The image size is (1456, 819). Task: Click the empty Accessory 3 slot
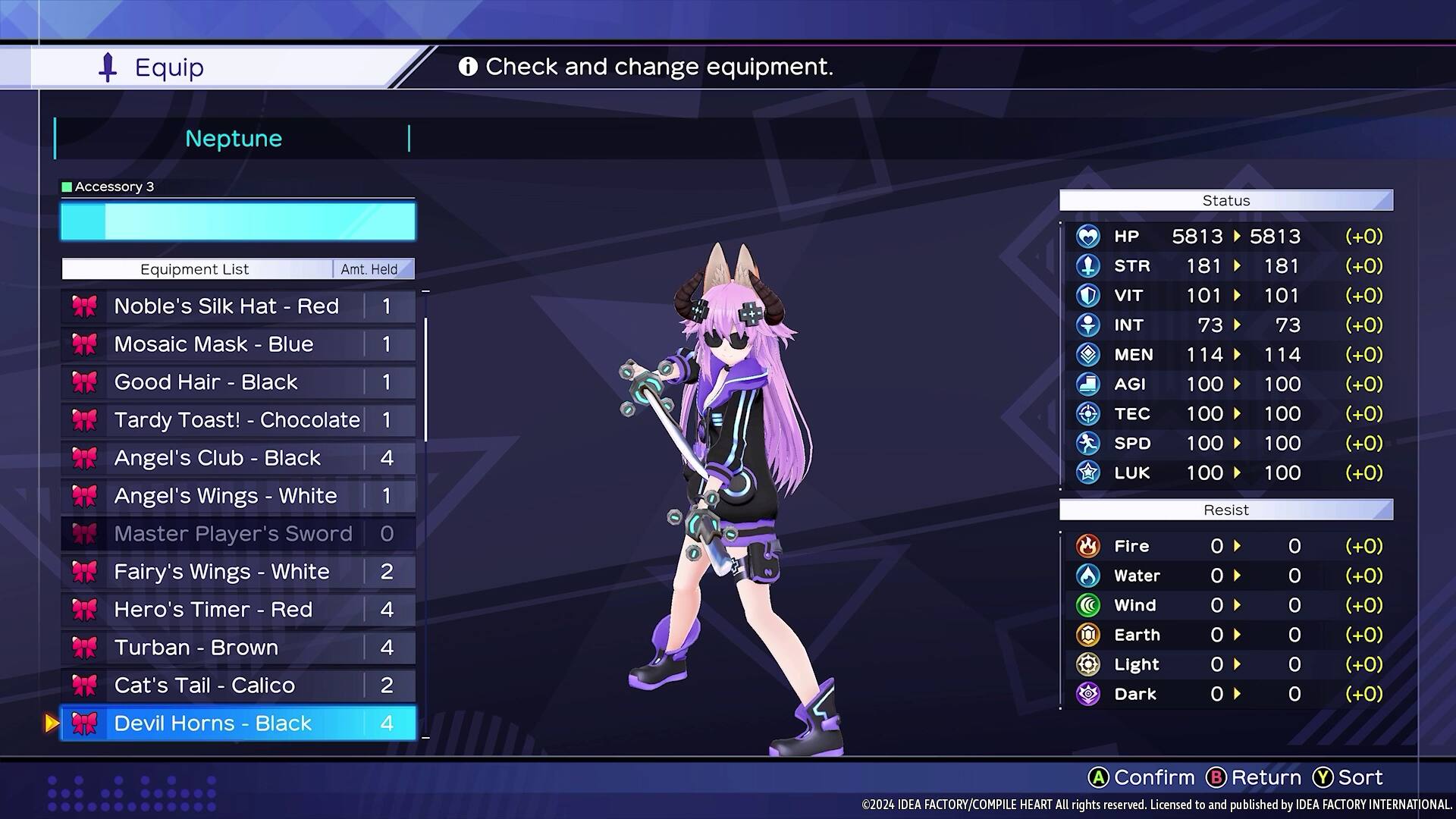pos(237,221)
